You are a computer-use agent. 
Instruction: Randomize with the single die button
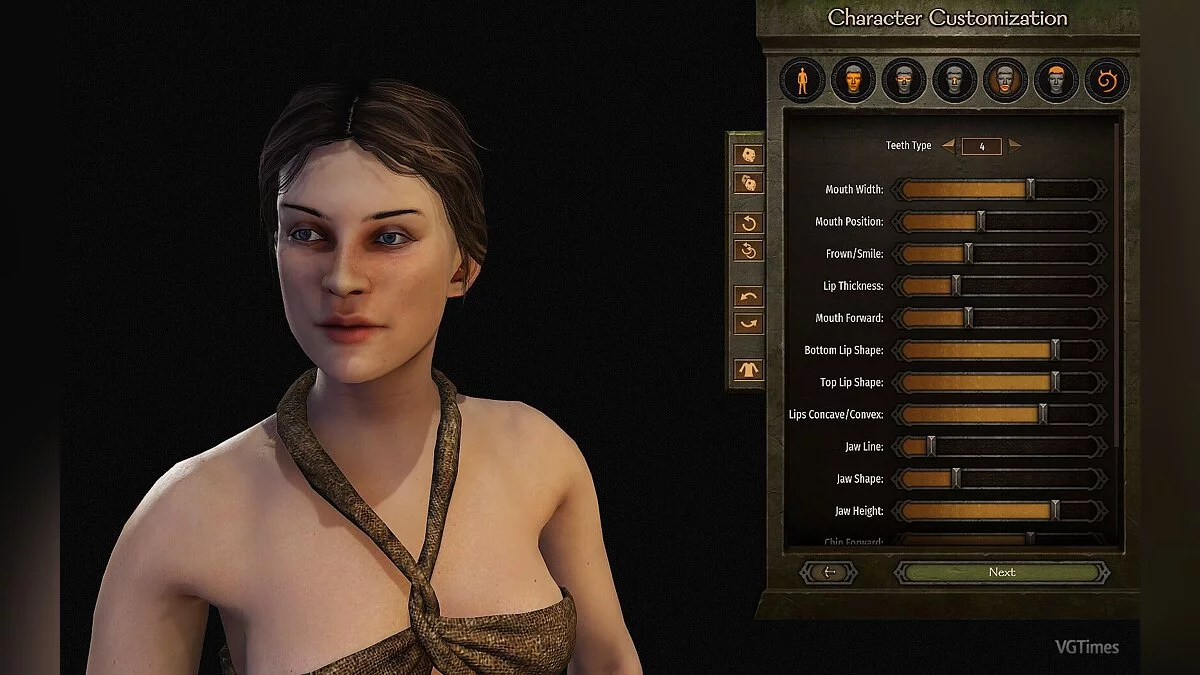pos(749,155)
